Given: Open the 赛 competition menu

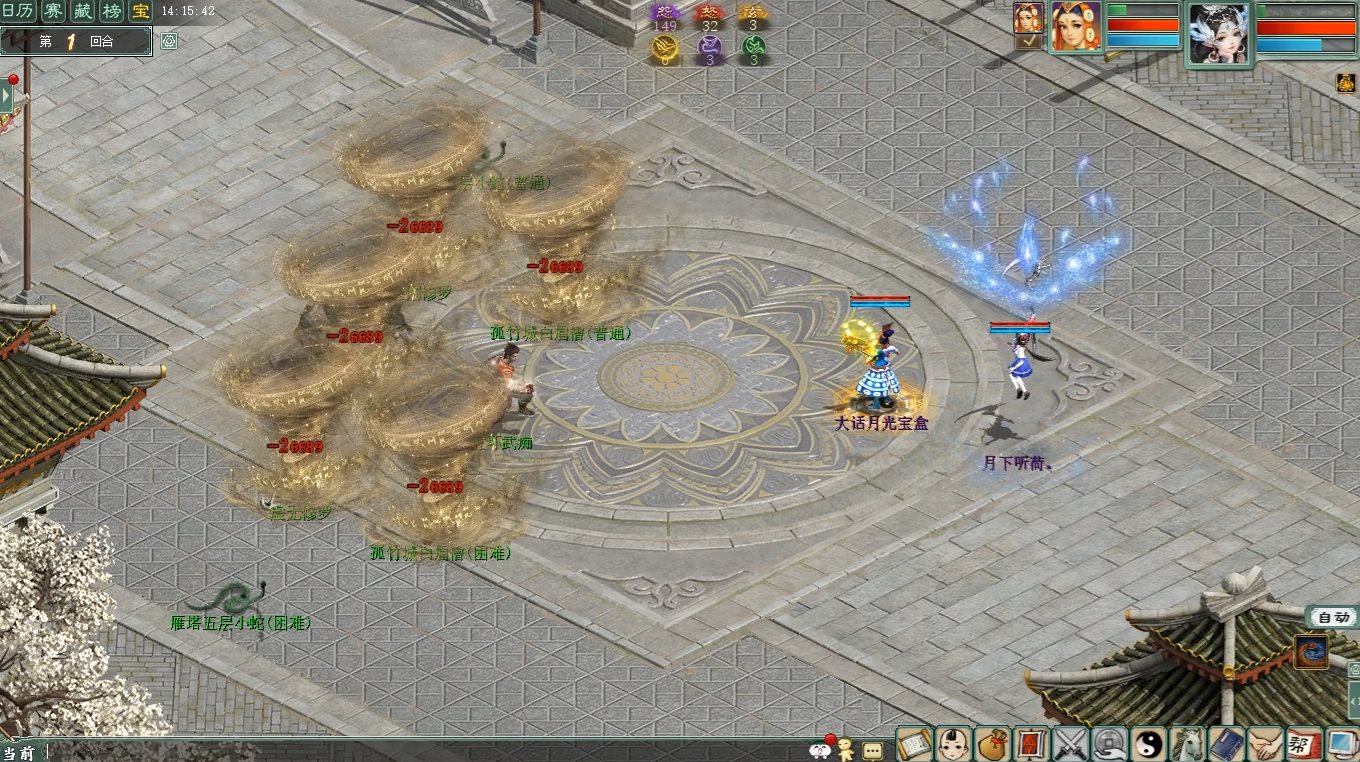Looking at the screenshot, I should [x=55, y=12].
